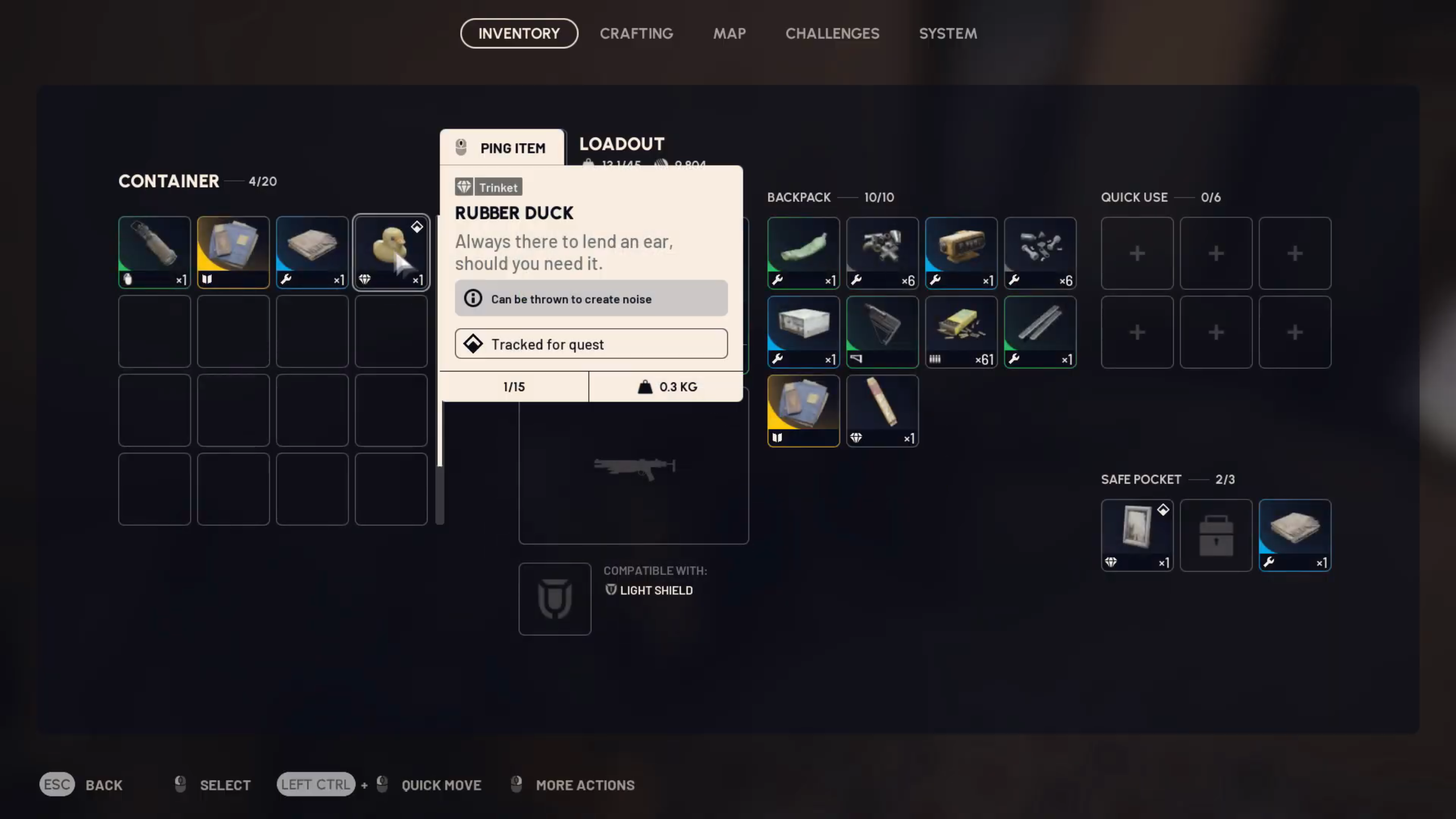Click the PING ITEM button
The height and width of the screenshot is (819, 1456).
pos(502,148)
